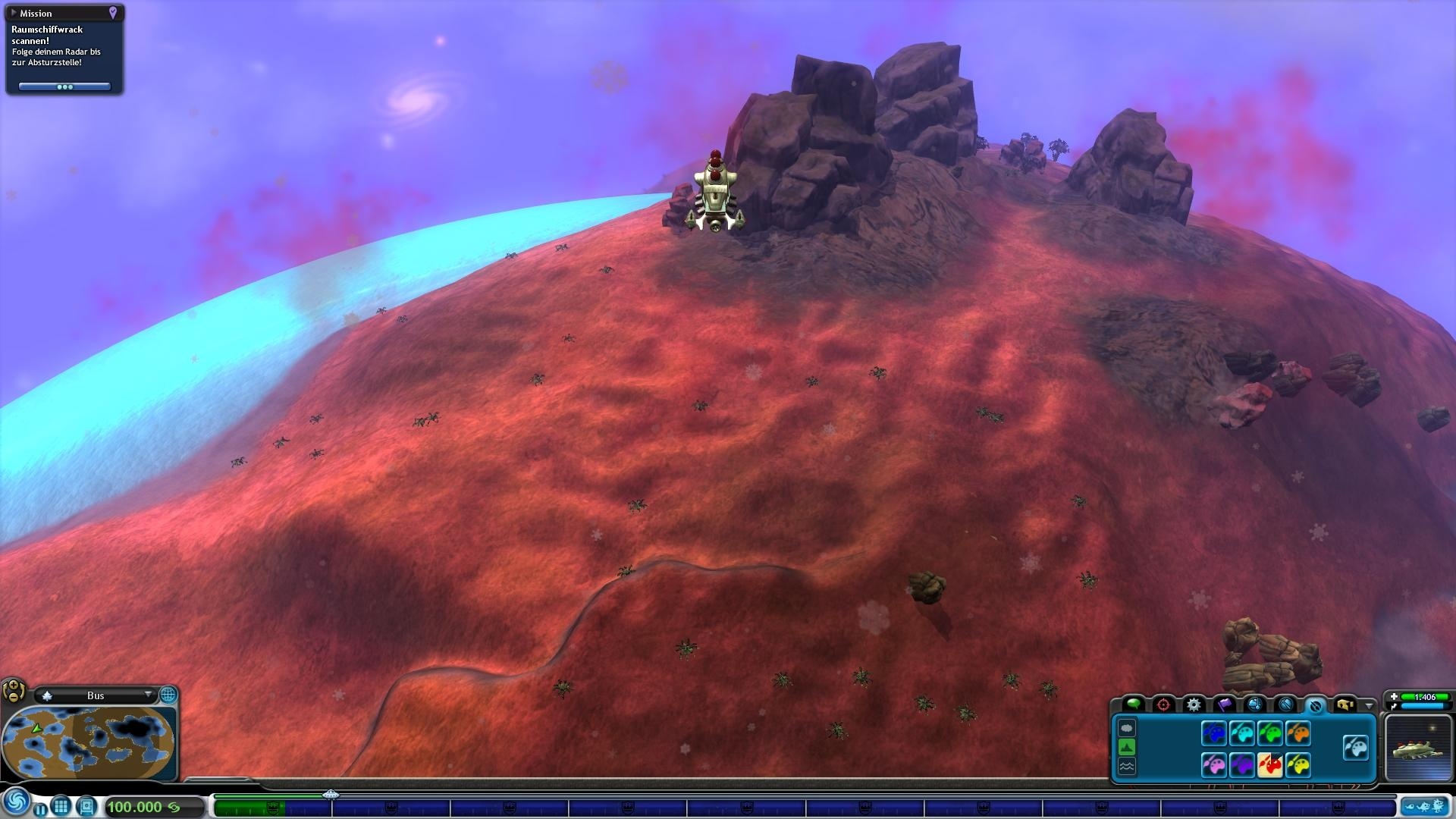Open the Bus planet name dropdown
This screenshot has height=819, width=1456.
(x=149, y=695)
